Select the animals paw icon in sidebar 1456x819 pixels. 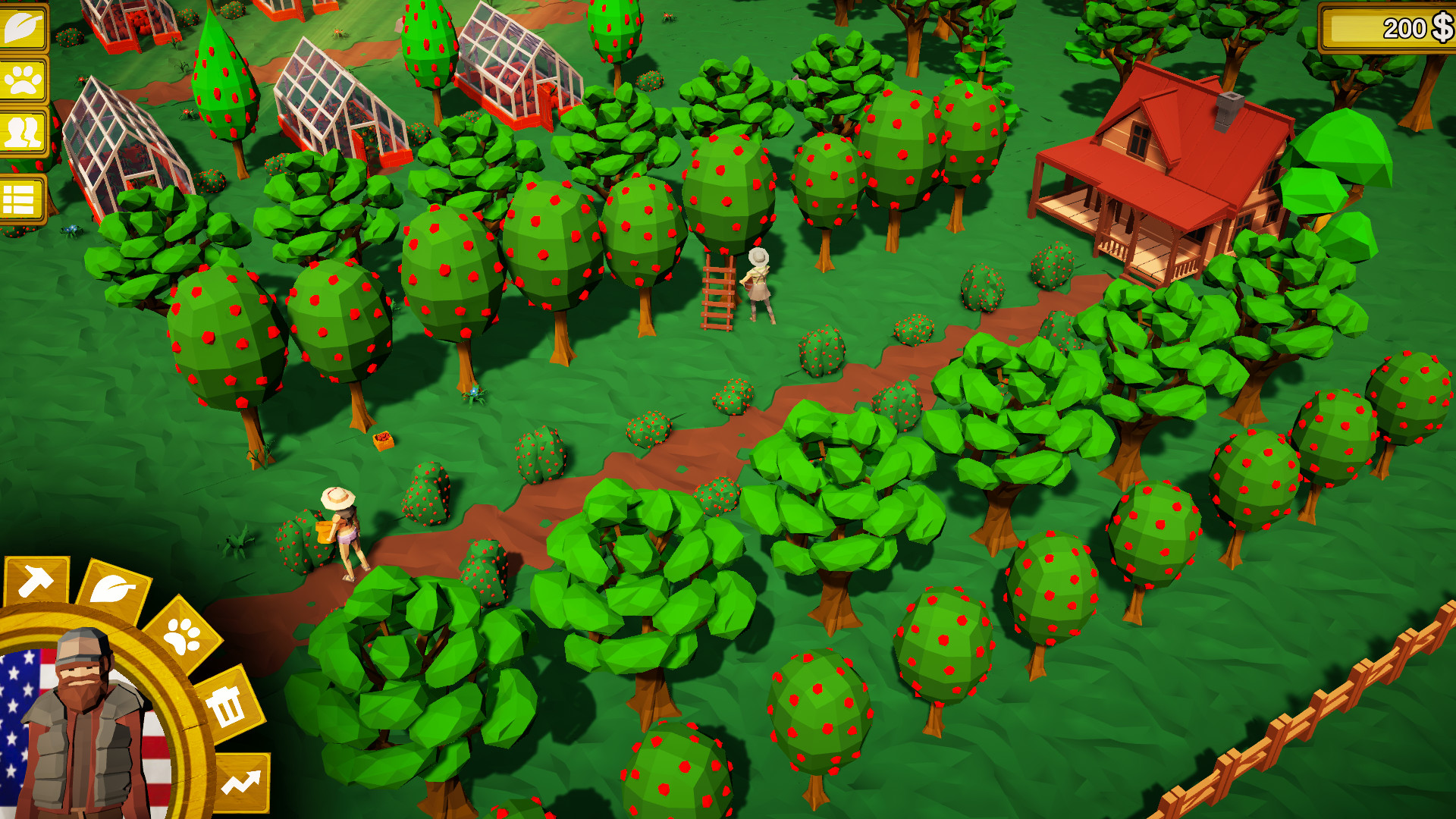[24, 80]
